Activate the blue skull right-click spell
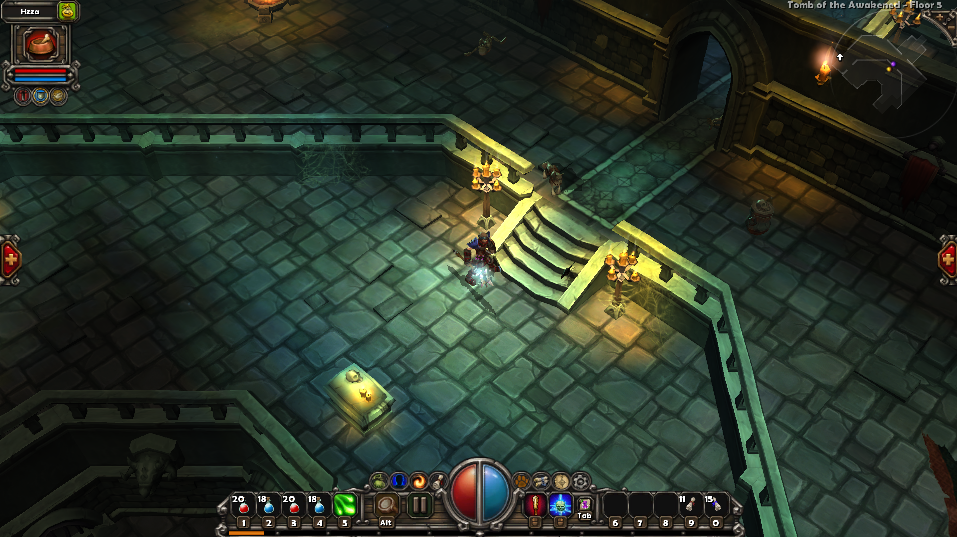Screen dimensions: 957x537 pos(560,505)
